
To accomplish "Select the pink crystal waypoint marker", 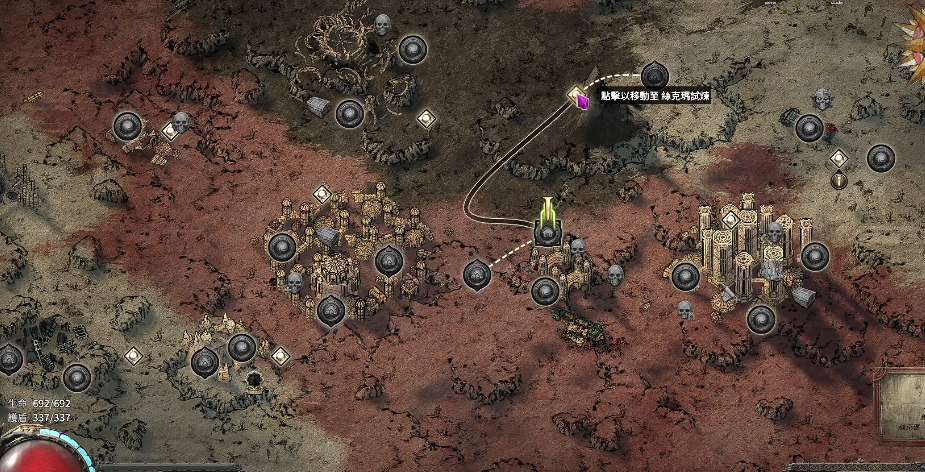I will [580, 98].
